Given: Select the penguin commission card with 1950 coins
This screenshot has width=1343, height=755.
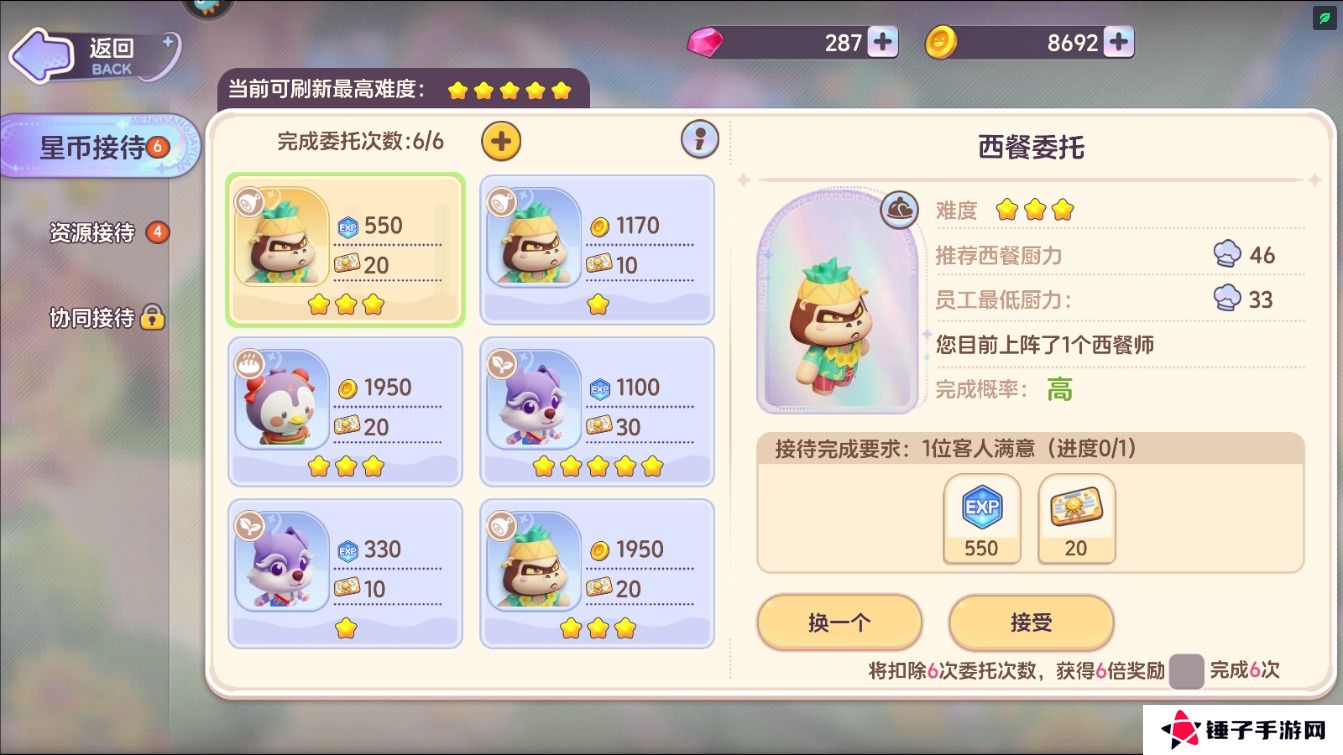Looking at the screenshot, I should click(x=345, y=411).
